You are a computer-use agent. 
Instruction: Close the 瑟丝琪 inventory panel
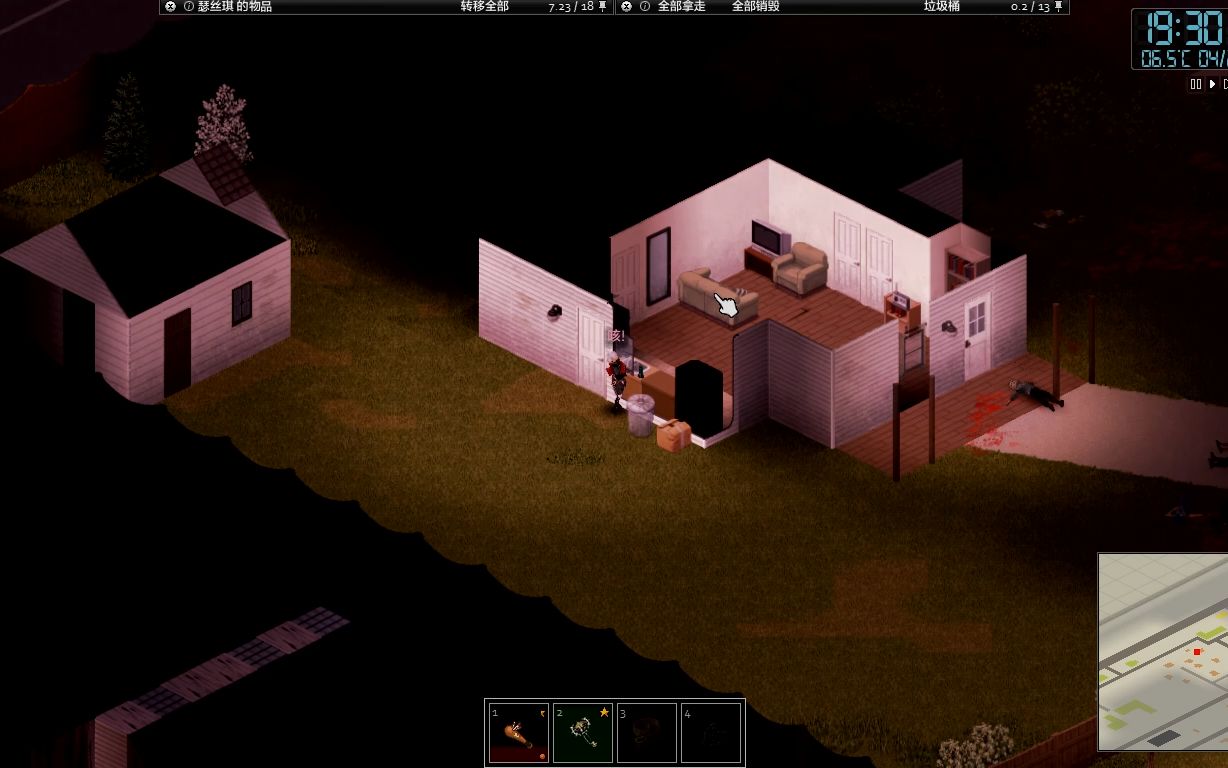tap(171, 6)
